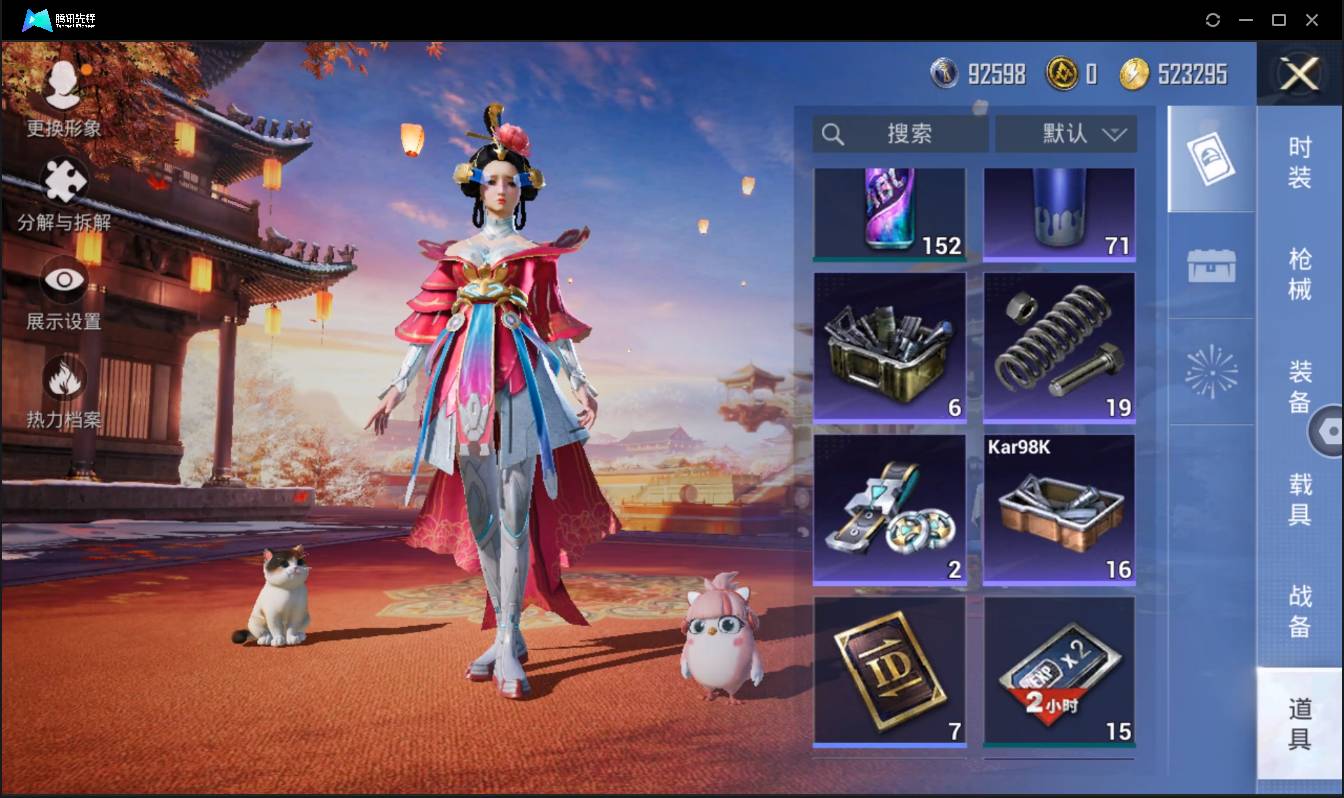This screenshot has width=1344, height=798.
Task: Select the 2-hour double EXP card
Action: [x=1059, y=672]
